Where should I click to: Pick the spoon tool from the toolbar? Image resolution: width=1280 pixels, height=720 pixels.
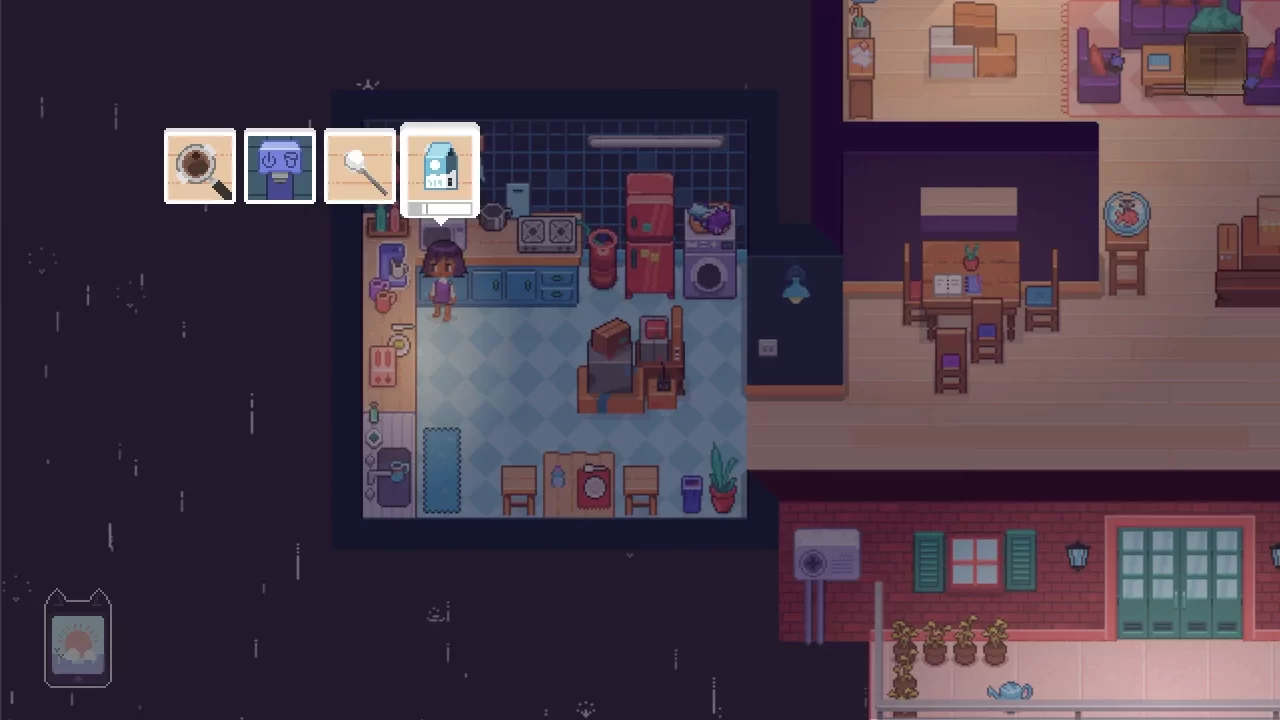point(359,166)
